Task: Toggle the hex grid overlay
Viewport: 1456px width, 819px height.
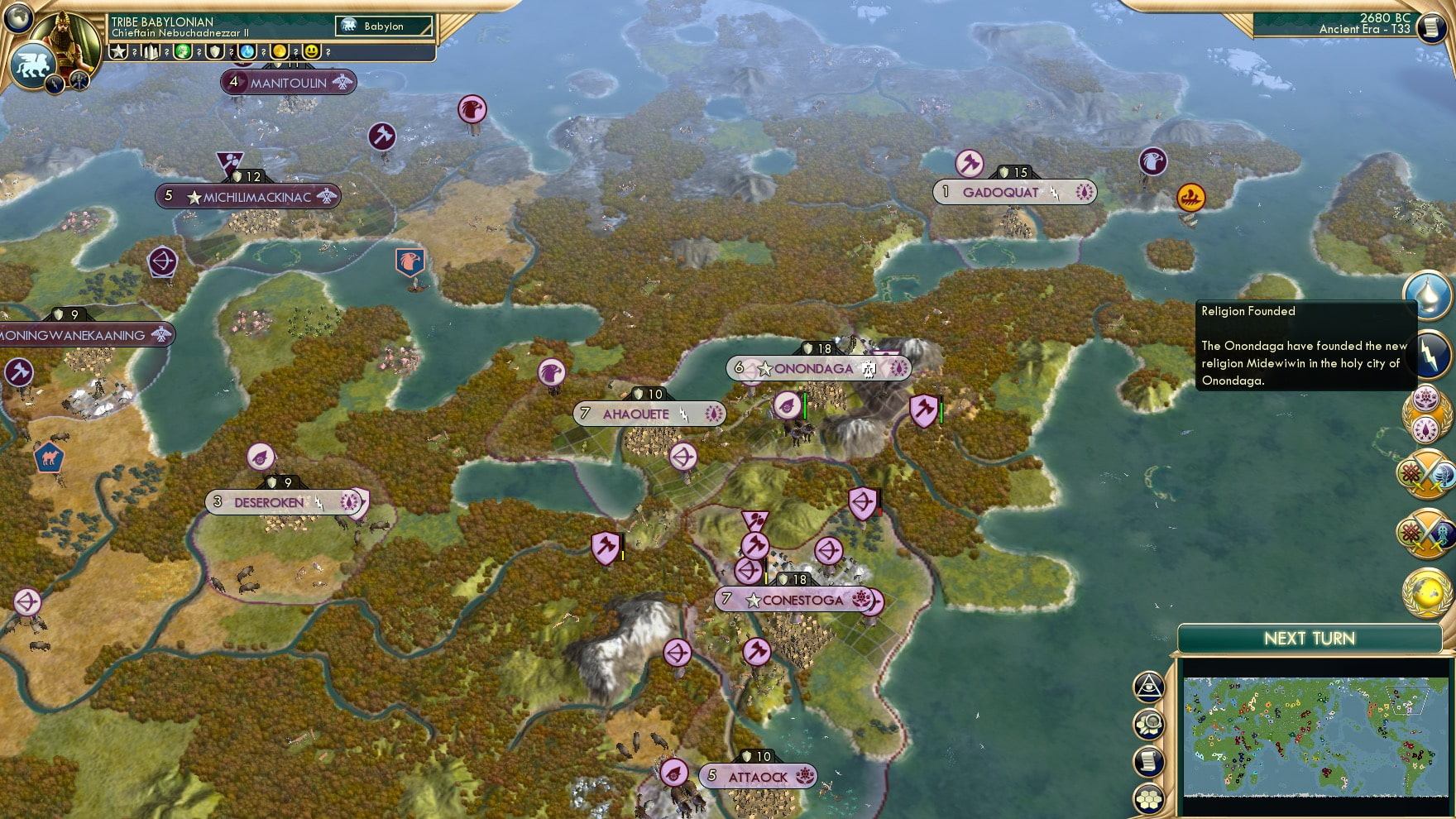Action: [1150, 798]
